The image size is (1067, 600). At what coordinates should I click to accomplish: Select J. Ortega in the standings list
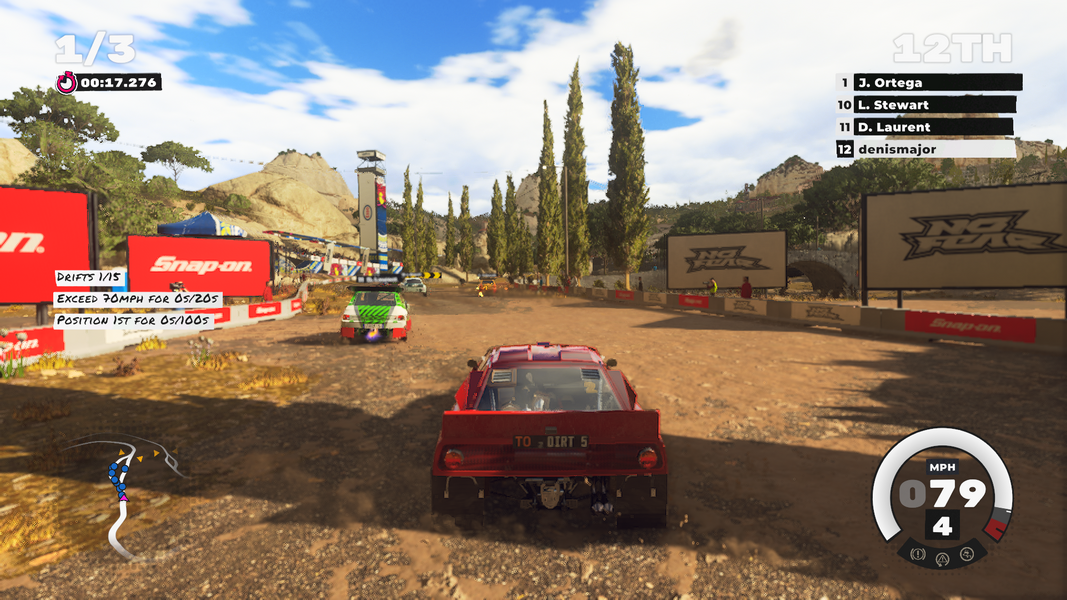pyautogui.click(x=928, y=83)
